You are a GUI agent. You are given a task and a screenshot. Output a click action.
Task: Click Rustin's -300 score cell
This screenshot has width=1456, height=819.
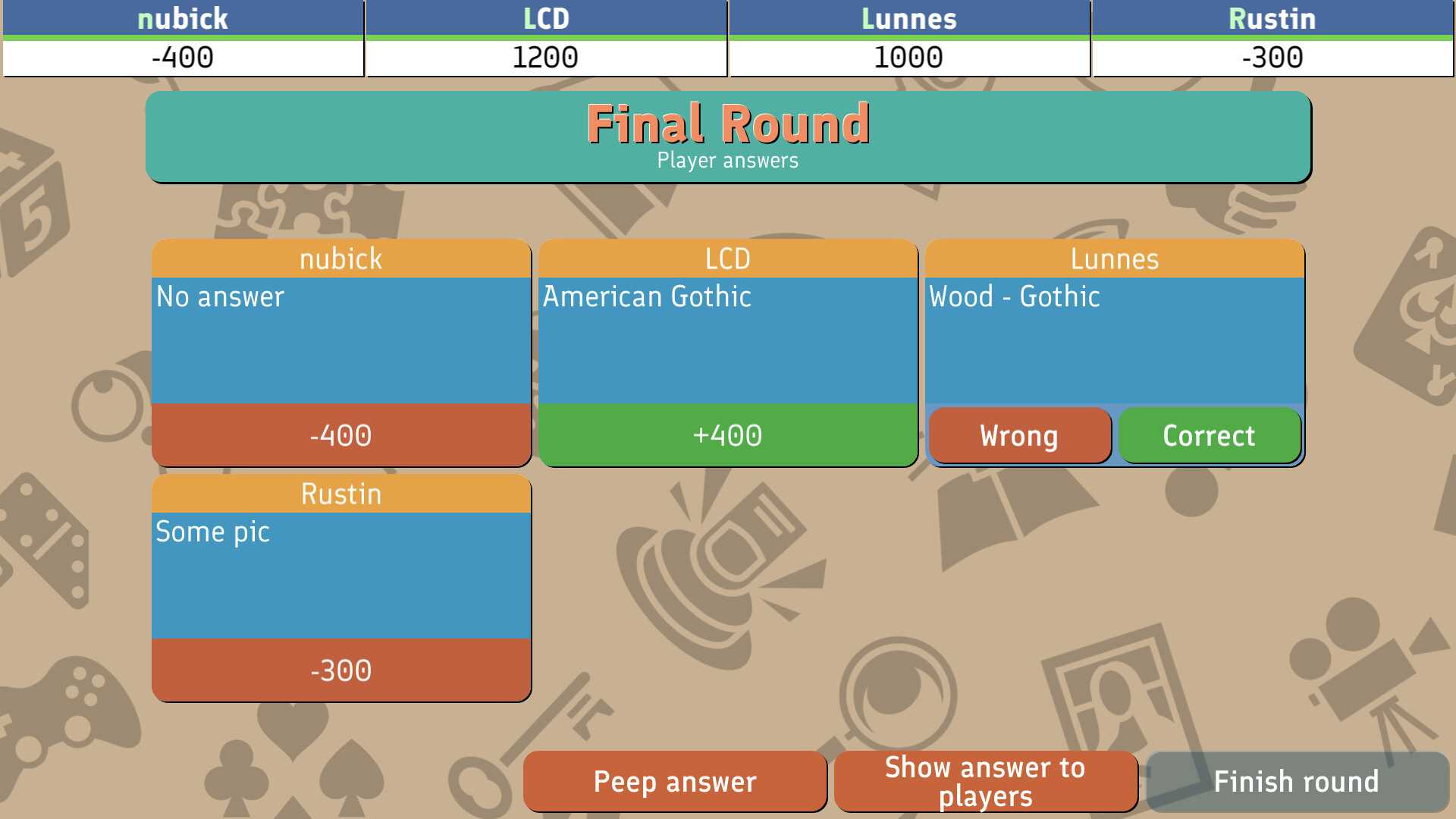tap(1272, 55)
